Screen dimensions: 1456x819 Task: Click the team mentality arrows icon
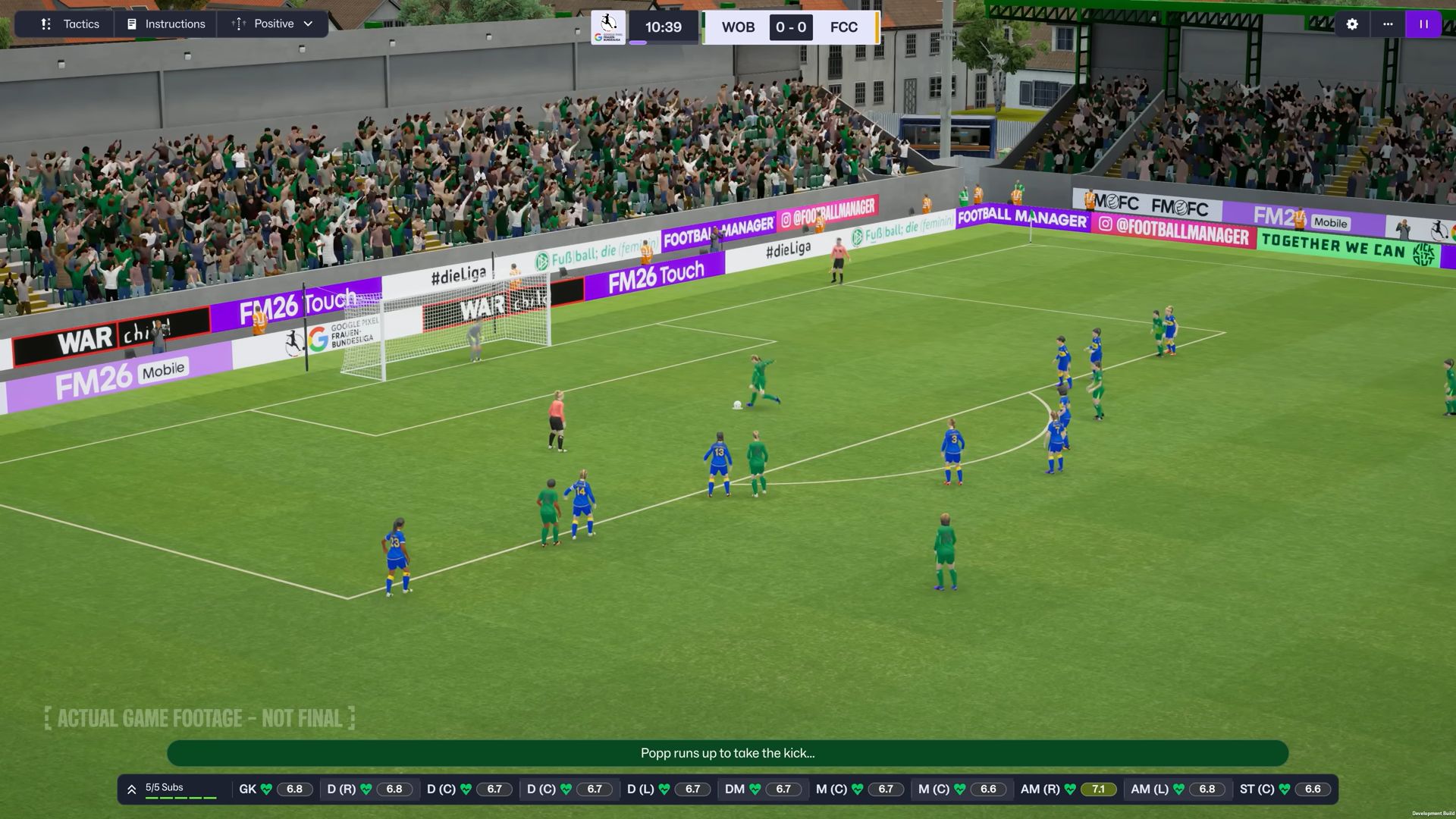[x=238, y=24]
